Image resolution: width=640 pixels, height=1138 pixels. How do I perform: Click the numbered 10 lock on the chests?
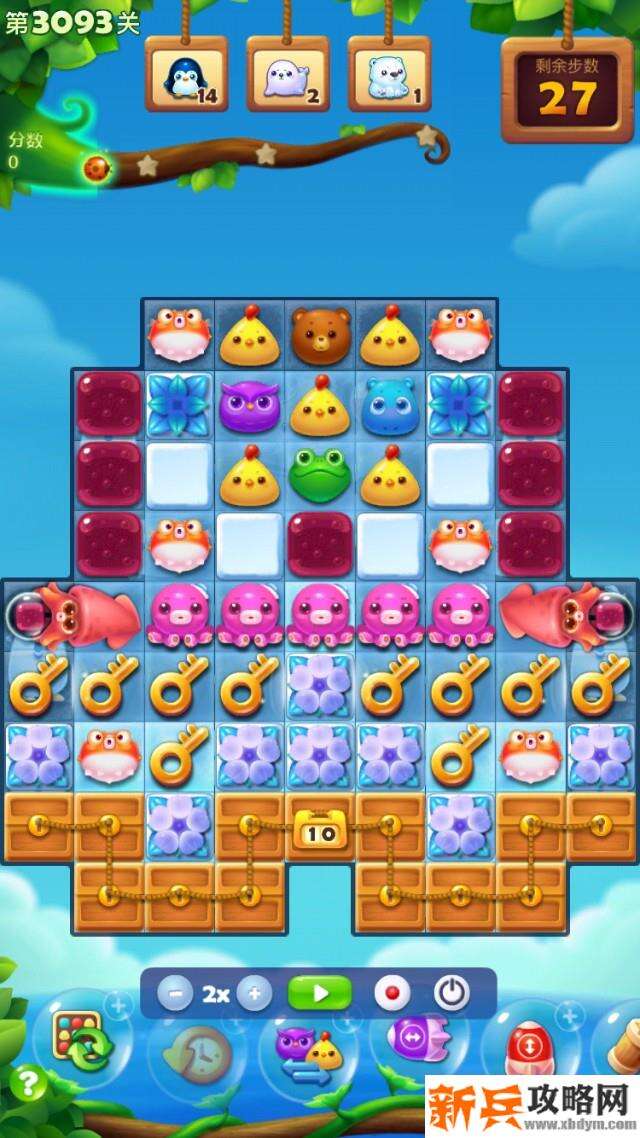[x=320, y=830]
